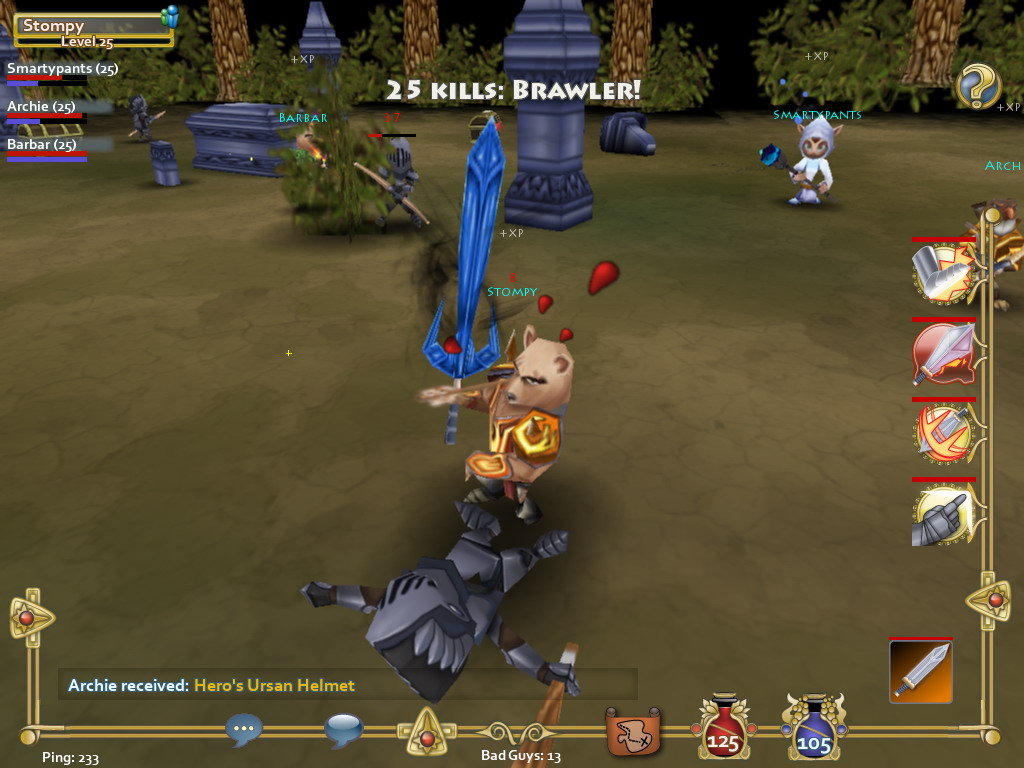
Task: Open the center triangular gem menu
Action: point(427,733)
